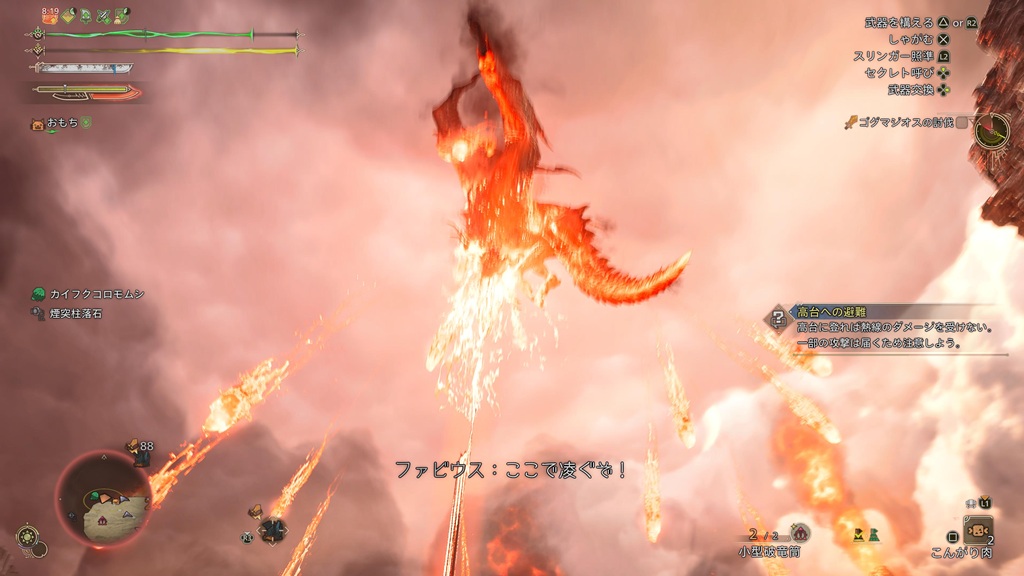Image resolution: width=1024 pixels, height=576 pixels.
Task: Click the Seikret mount icon near minimap
Action: click(x=271, y=529)
